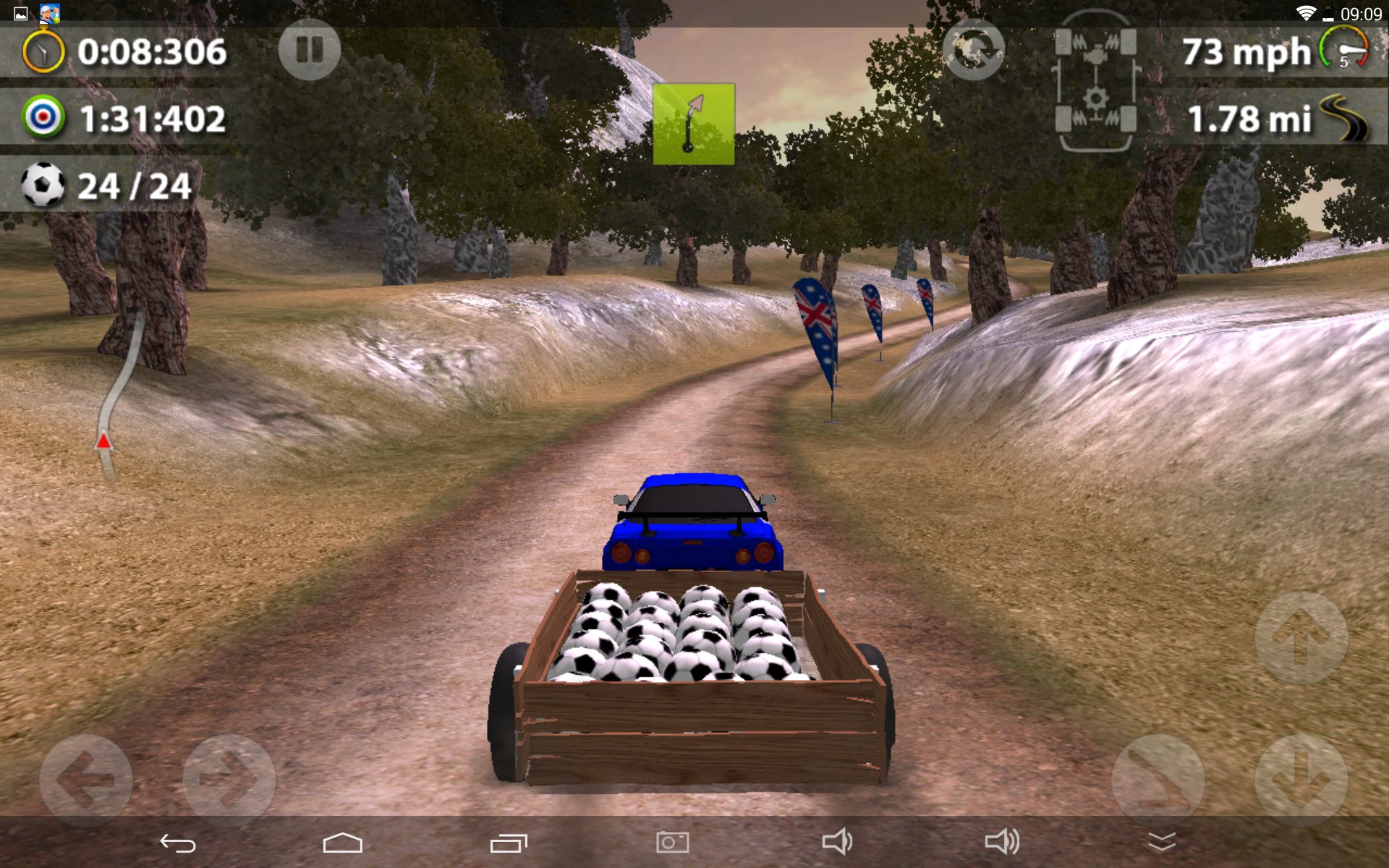Accelerate using the up arrow button
Viewport: 1389px width, 868px height.
[x=1301, y=637]
